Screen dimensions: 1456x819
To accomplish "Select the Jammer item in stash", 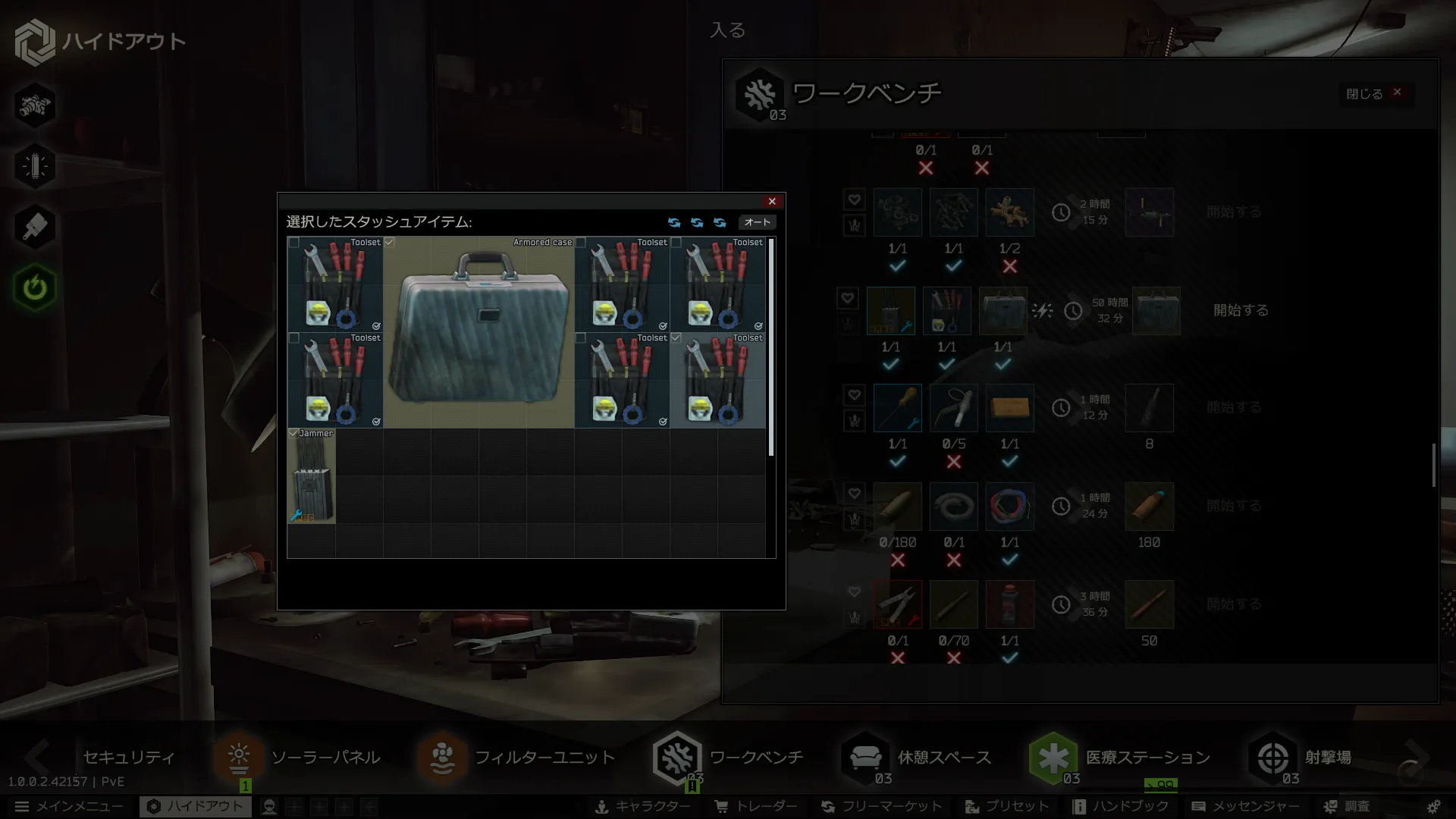I will click(x=311, y=476).
